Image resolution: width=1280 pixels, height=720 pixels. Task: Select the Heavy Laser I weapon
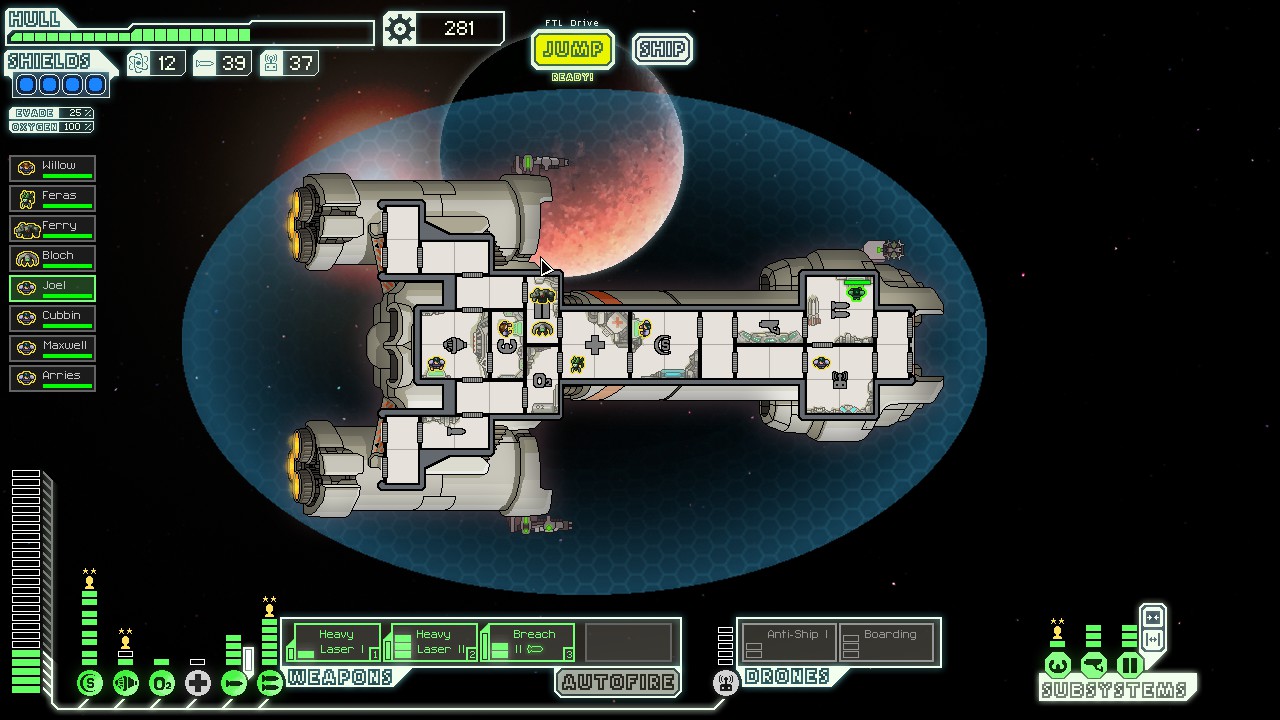click(335, 642)
